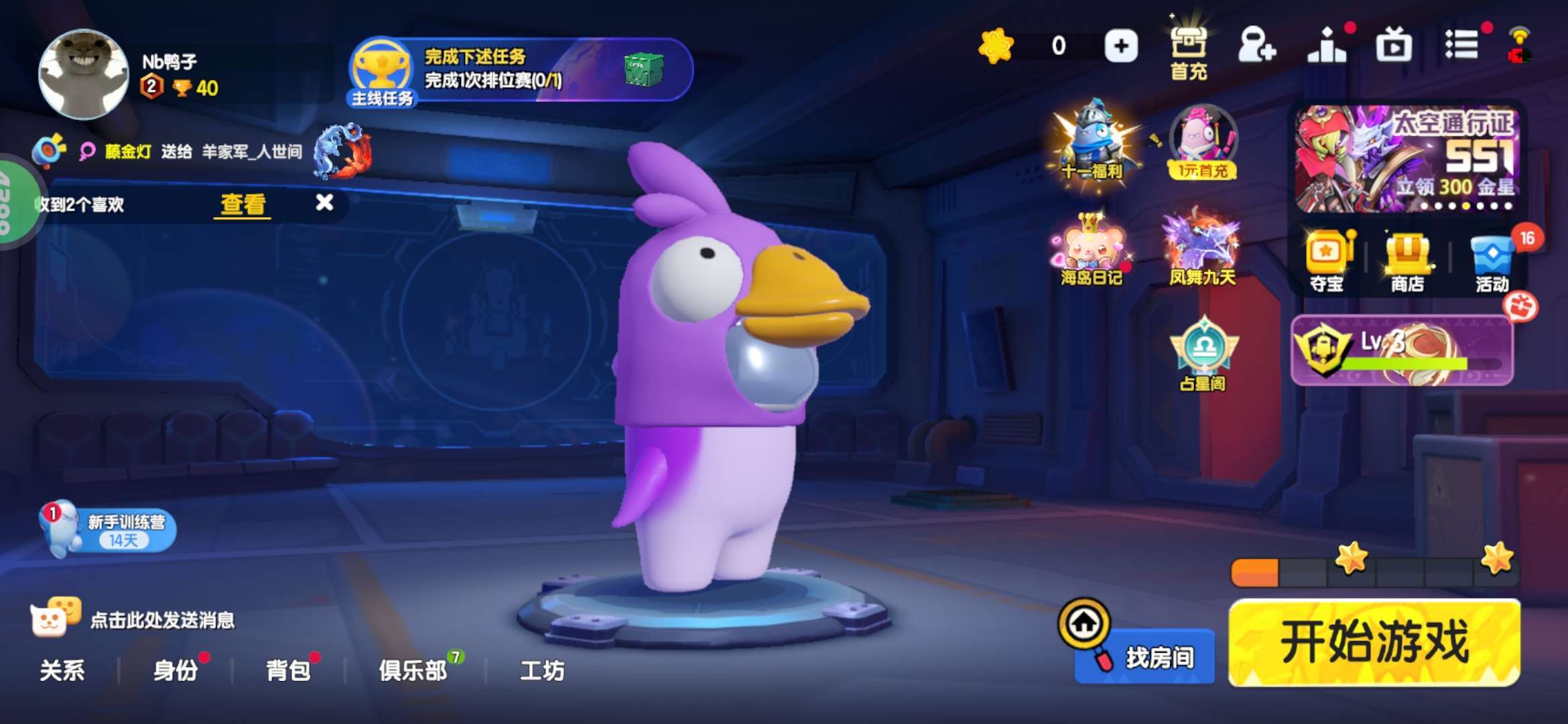The height and width of the screenshot is (724, 1568).
Task: Open the 找房间 room finder
Action: (x=1146, y=656)
